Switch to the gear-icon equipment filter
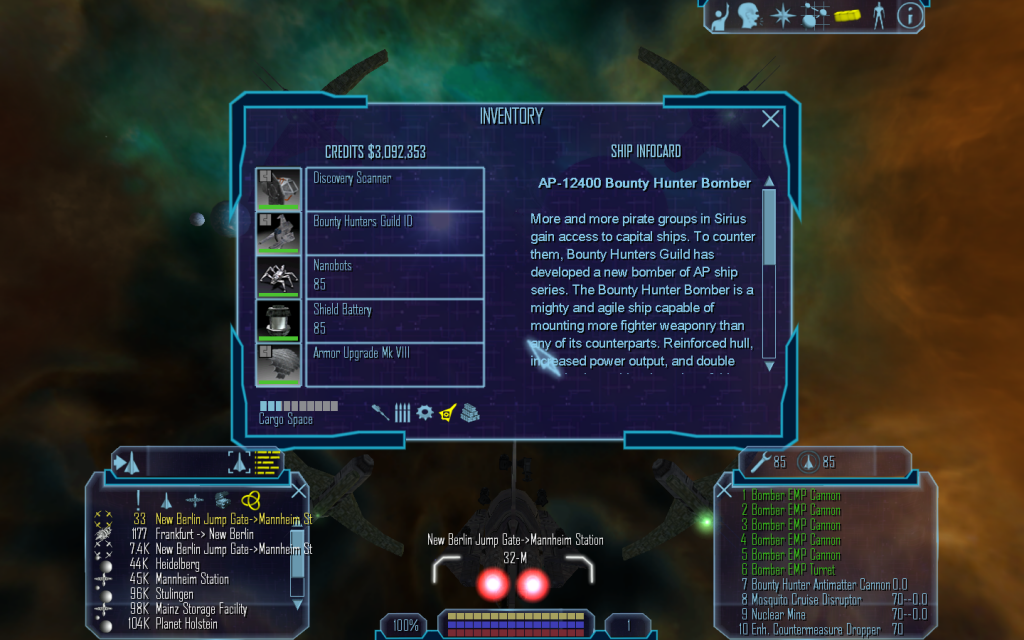 425,412
